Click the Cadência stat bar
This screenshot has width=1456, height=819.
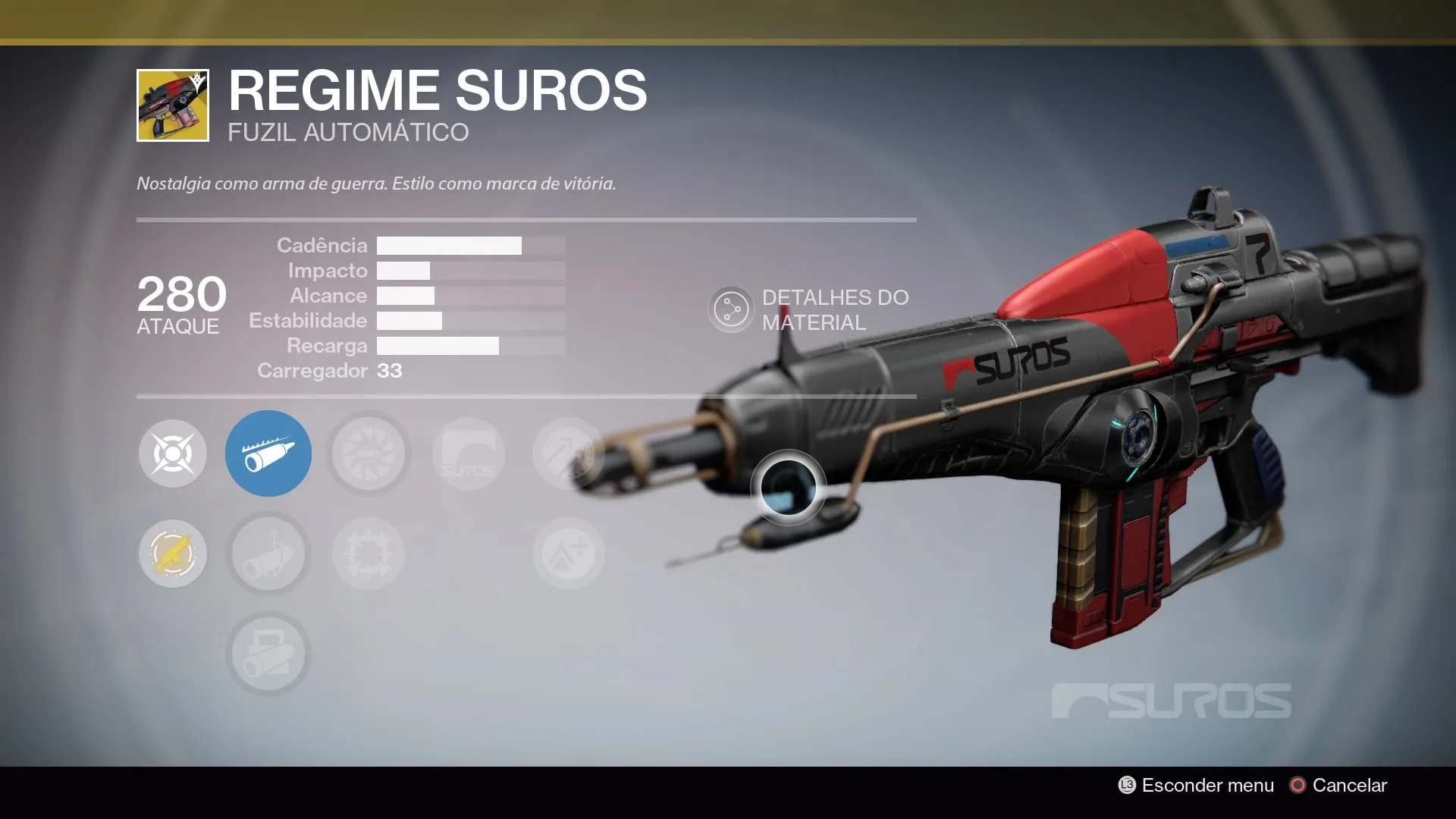pyautogui.click(x=449, y=245)
